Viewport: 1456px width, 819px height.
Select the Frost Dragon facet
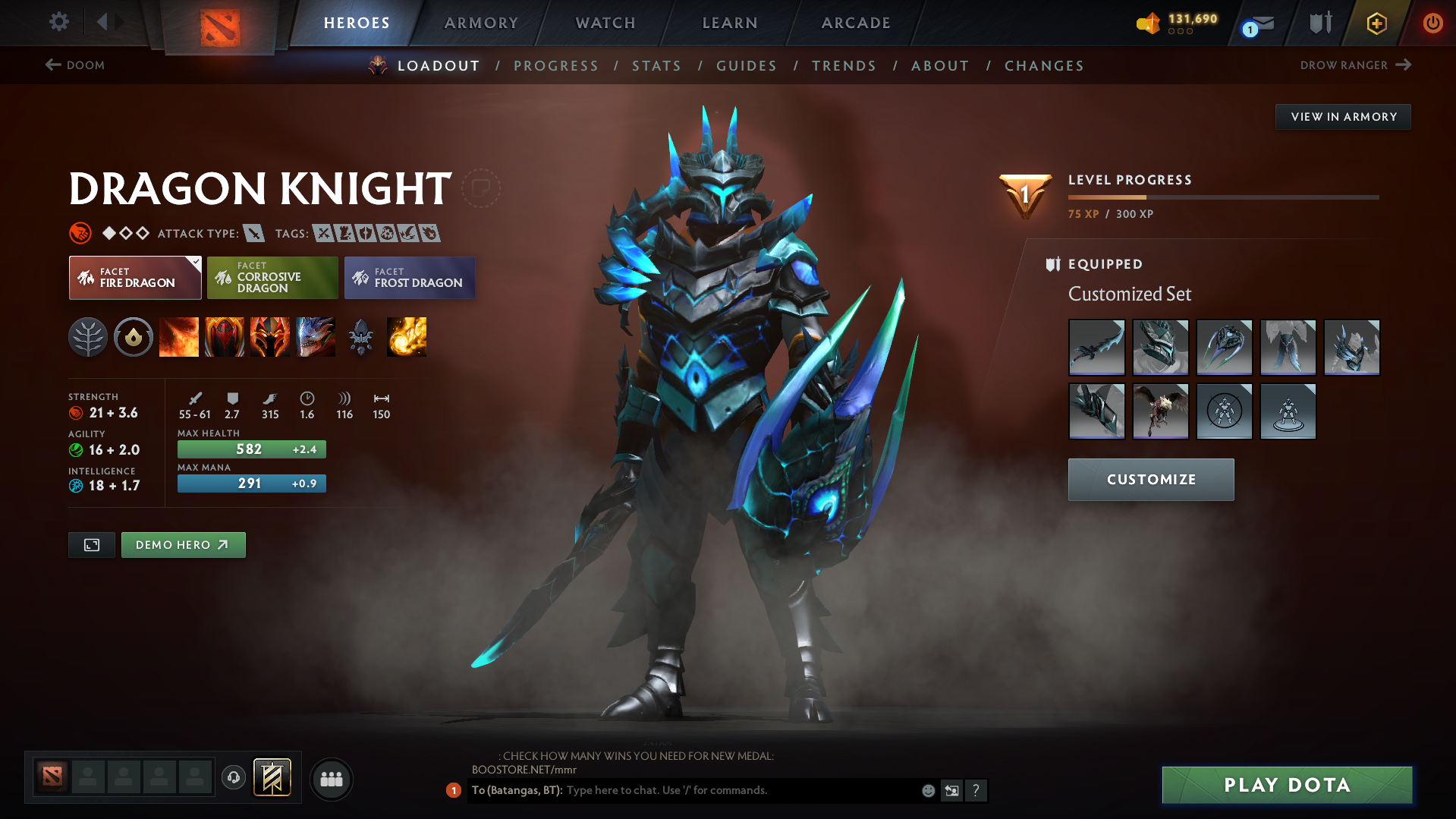(x=410, y=278)
